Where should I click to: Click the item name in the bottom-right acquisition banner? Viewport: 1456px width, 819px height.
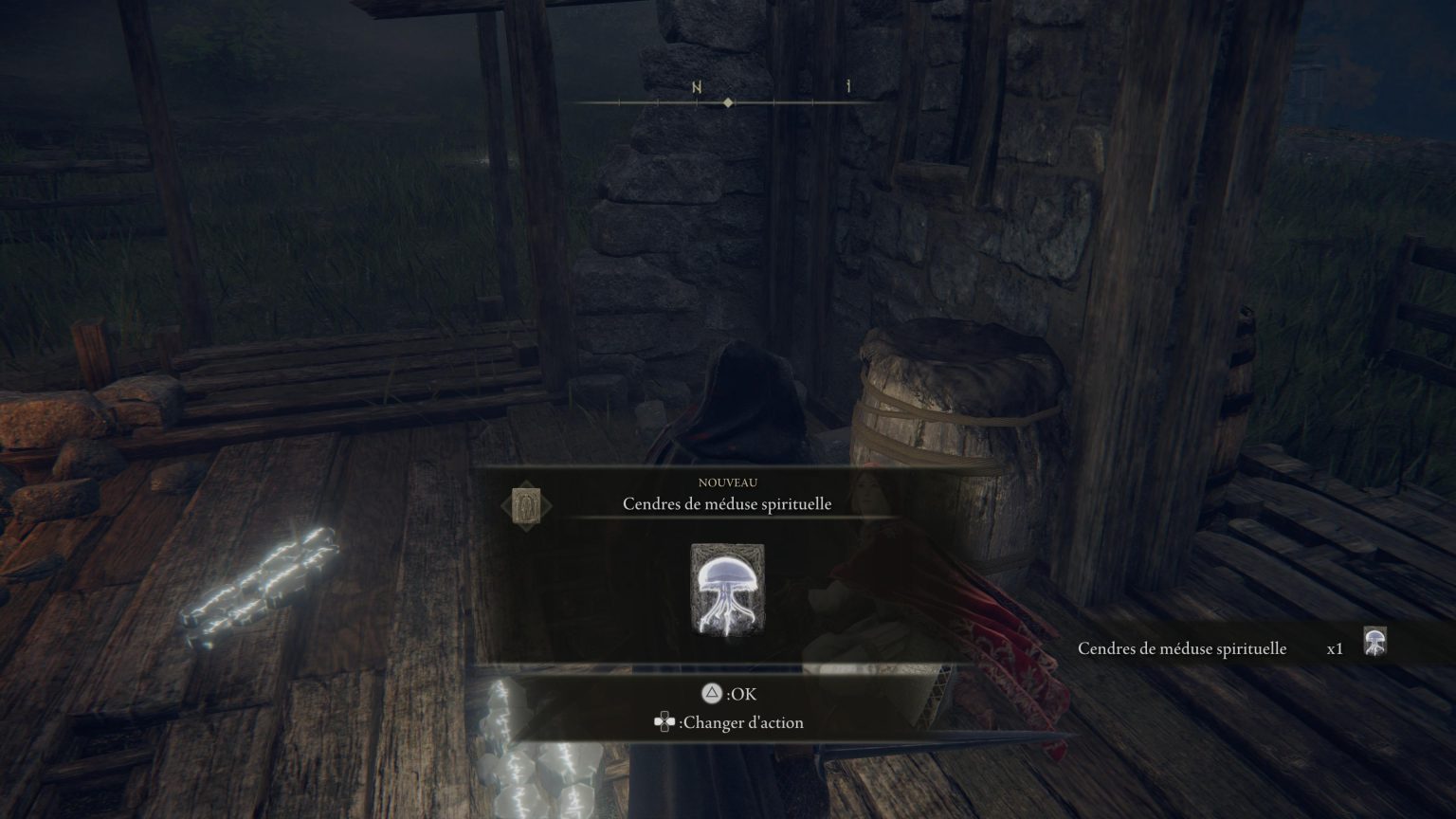click(x=1183, y=648)
